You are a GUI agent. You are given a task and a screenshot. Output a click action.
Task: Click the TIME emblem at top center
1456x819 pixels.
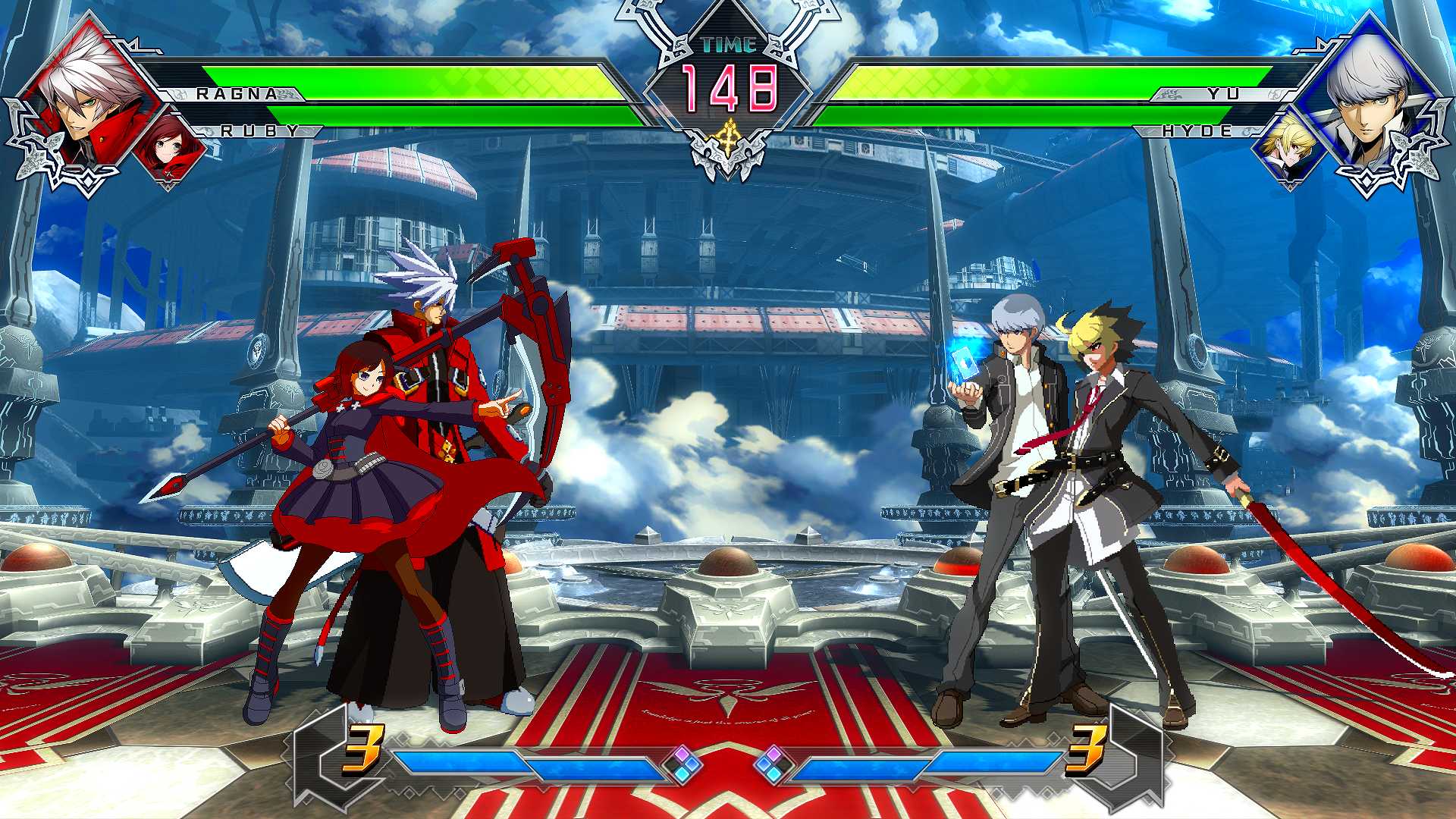(x=728, y=45)
